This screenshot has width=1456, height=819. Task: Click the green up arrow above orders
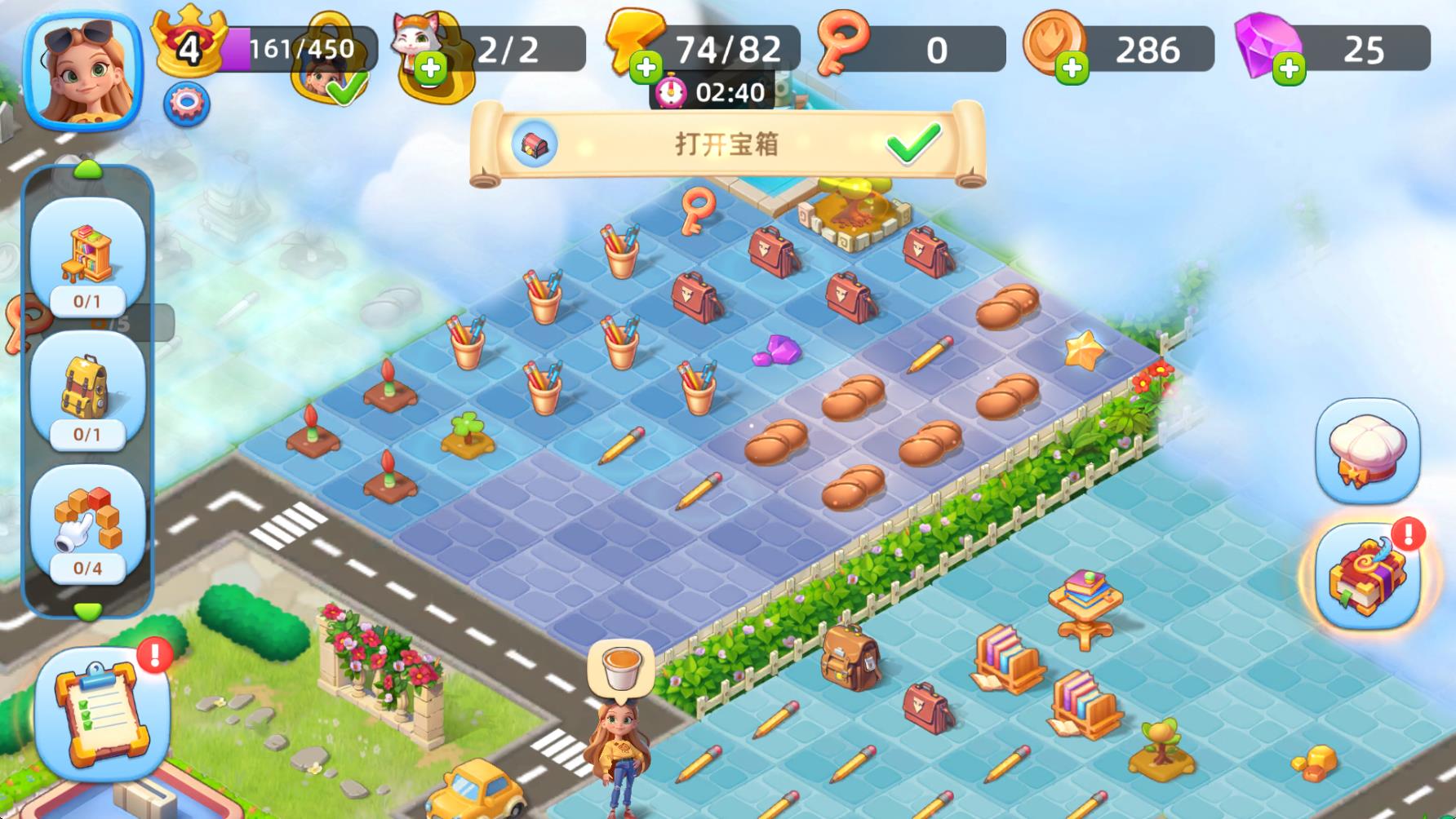87,170
